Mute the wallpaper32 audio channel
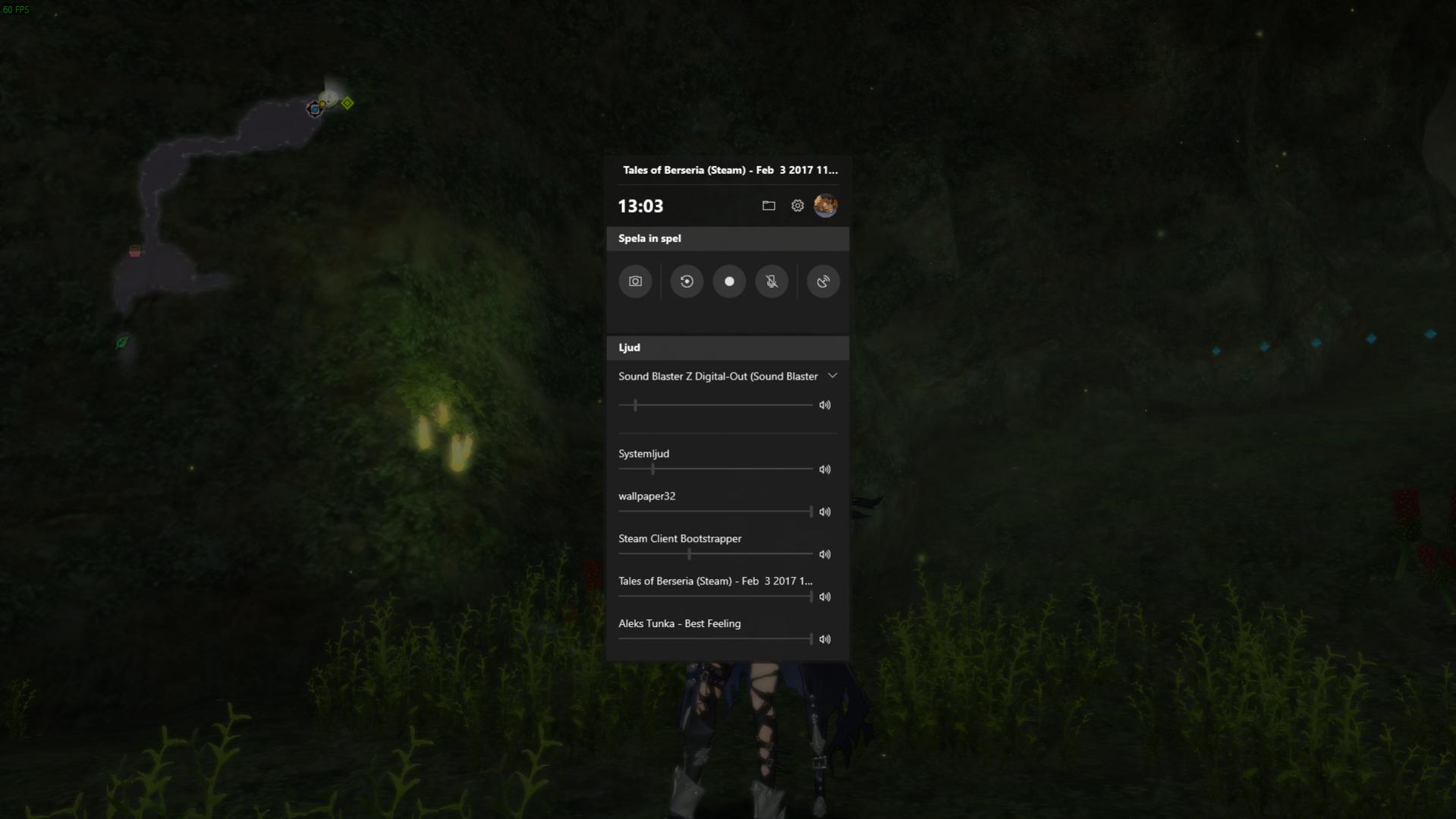1456x819 pixels. [x=825, y=512]
